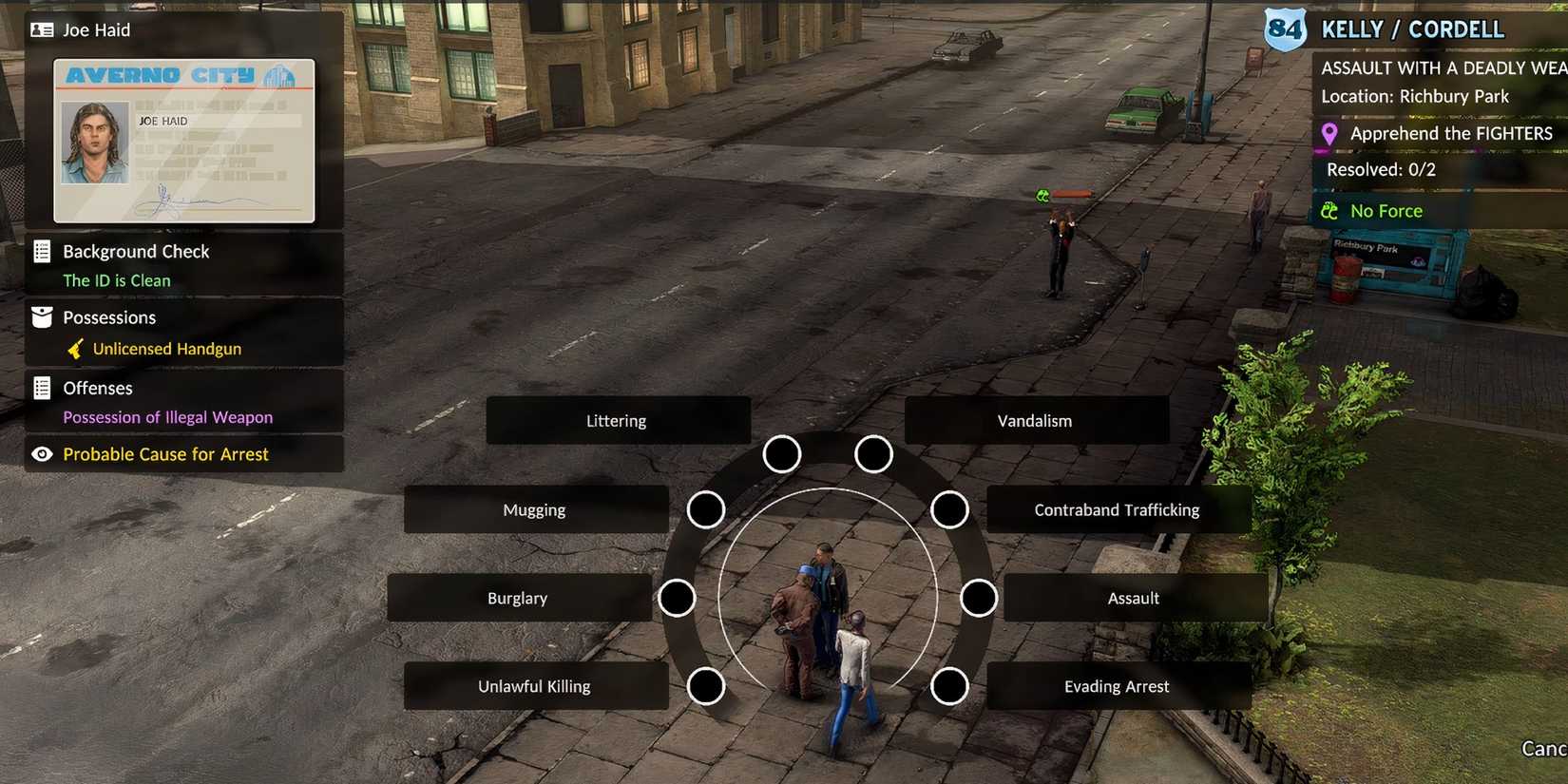Image resolution: width=1568 pixels, height=784 pixels.
Task: Click the Possessions bag icon
Action: (42, 316)
